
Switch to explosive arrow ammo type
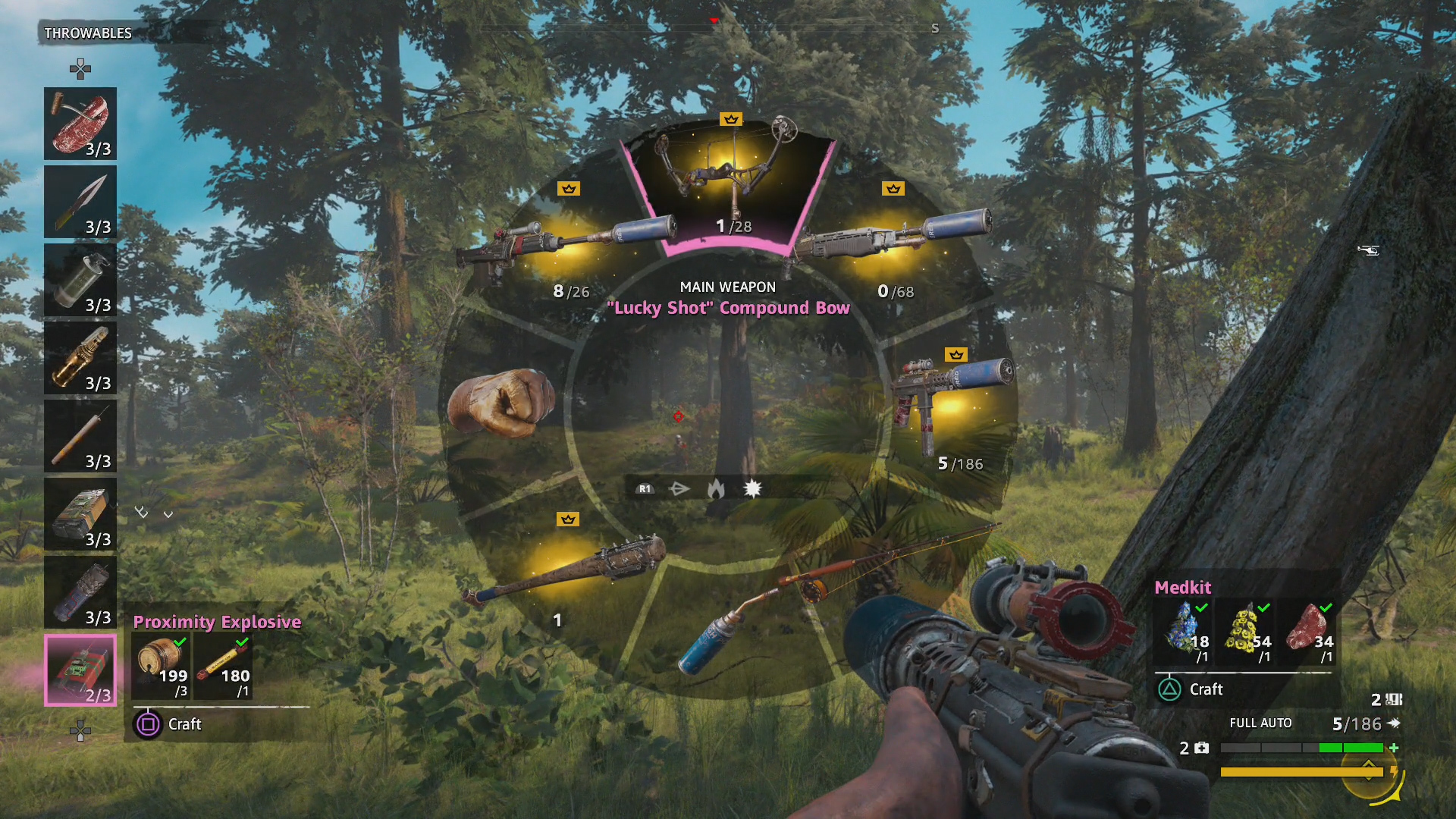pos(752,489)
